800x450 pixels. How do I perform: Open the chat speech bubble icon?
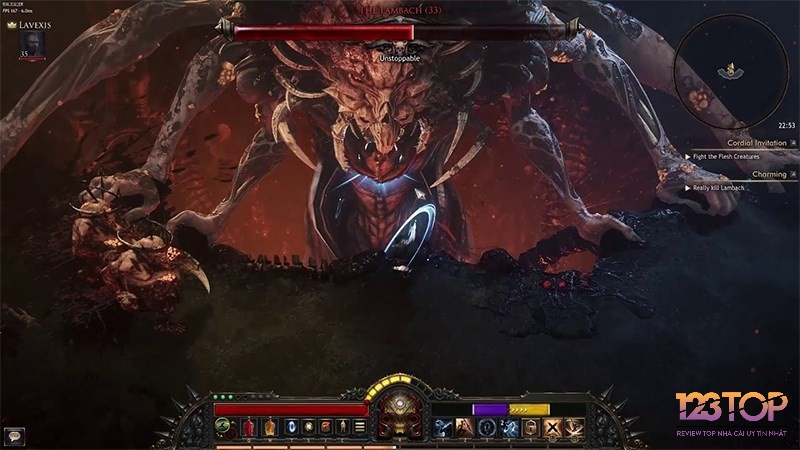click(x=14, y=435)
